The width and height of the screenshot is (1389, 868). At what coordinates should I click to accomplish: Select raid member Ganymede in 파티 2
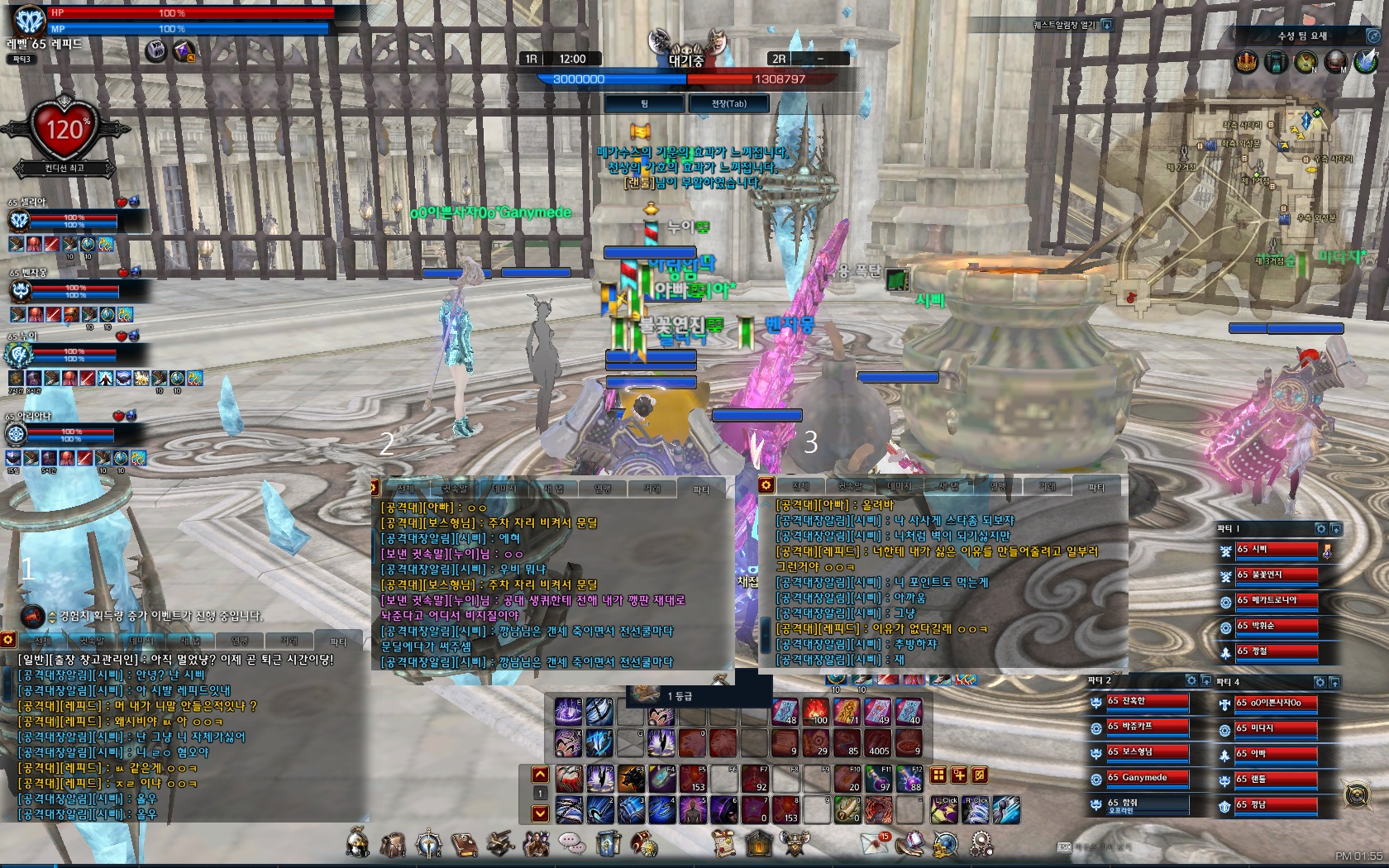[x=1146, y=778]
